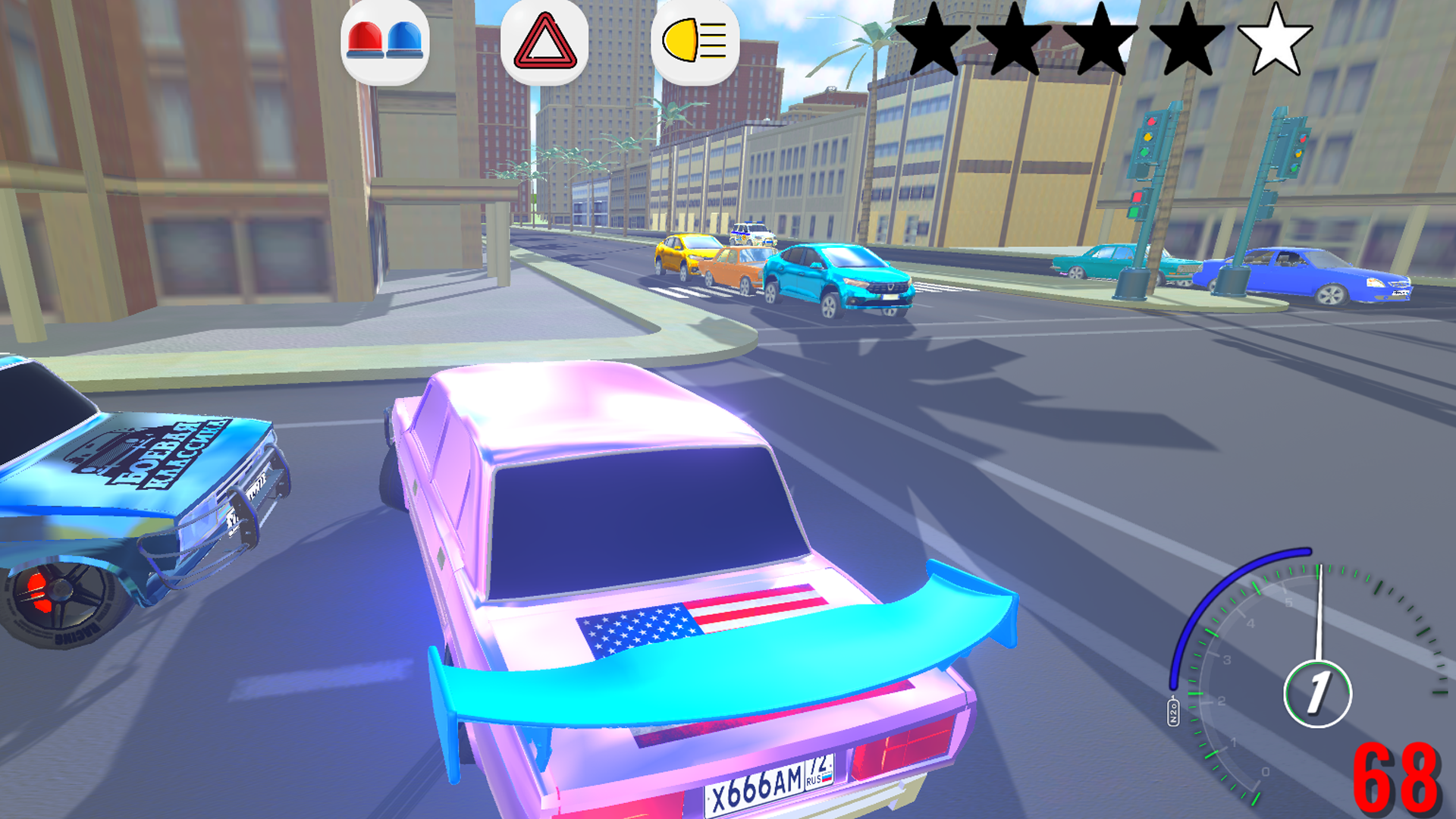Image resolution: width=1456 pixels, height=819 pixels.
Task: Tap the yellow headlamp beam symbol
Action: pos(682,42)
